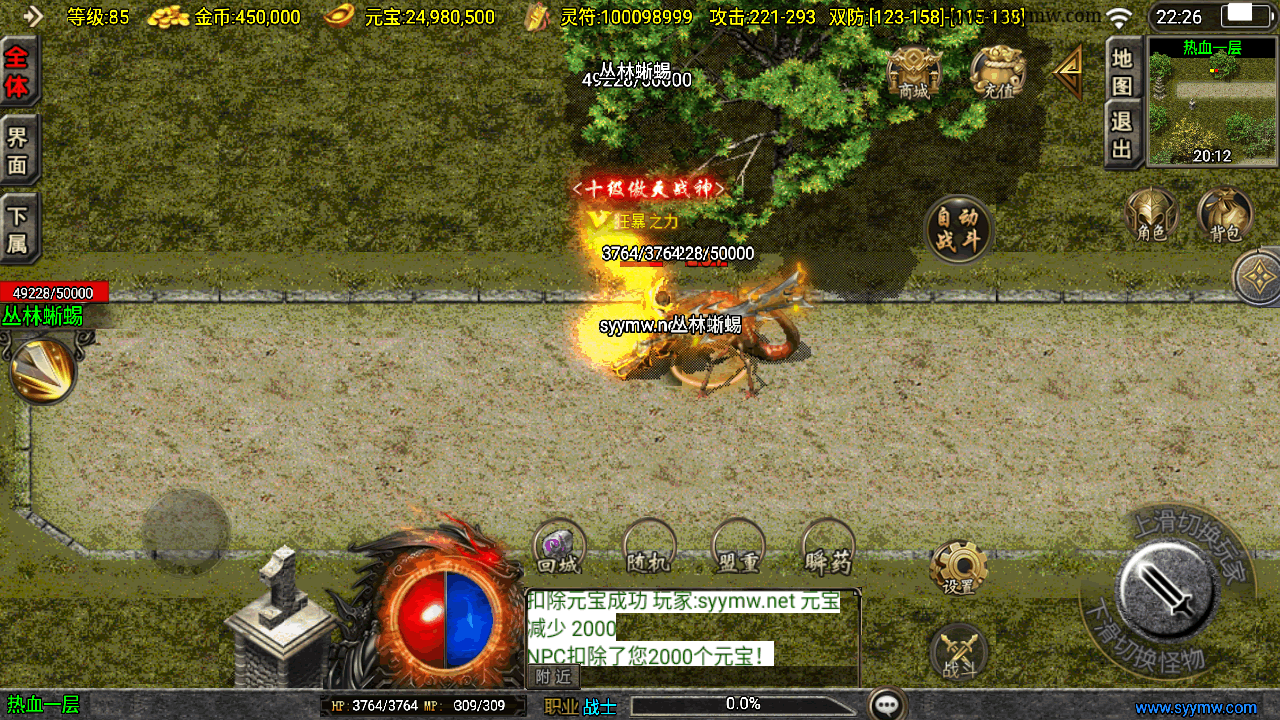Image resolution: width=1280 pixels, height=720 pixels.
Task: Select the 界面 tab
Action: pos(18,150)
